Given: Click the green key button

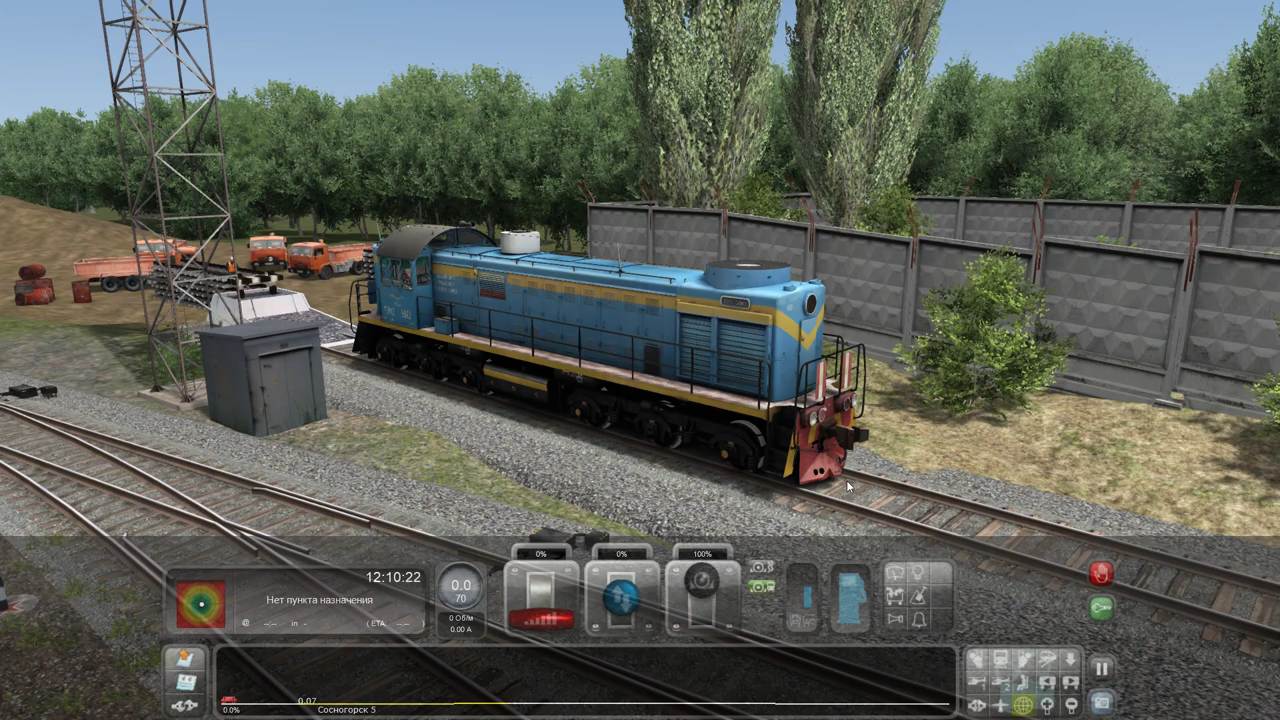Looking at the screenshot, I should [x=1101, y=608].
